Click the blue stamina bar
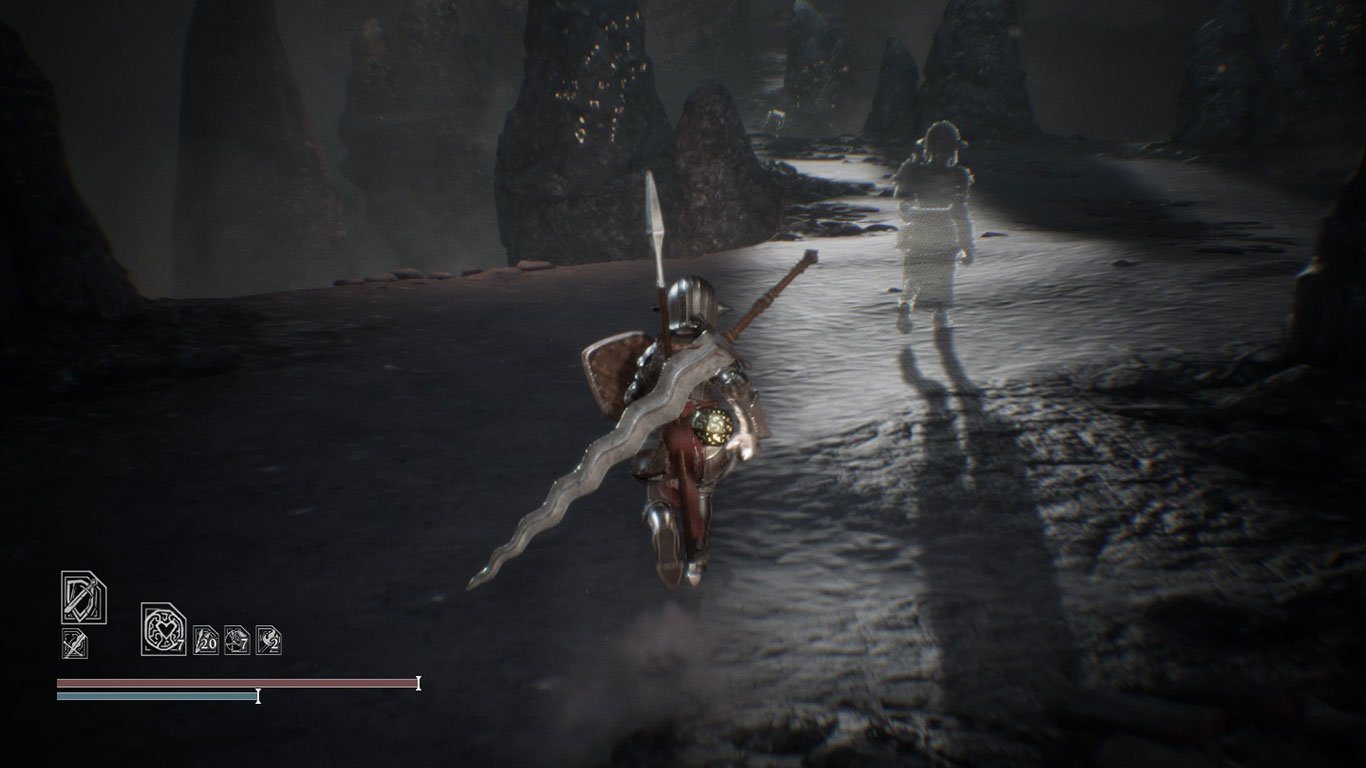The image size is (1366, 768). tap(155, 698)
